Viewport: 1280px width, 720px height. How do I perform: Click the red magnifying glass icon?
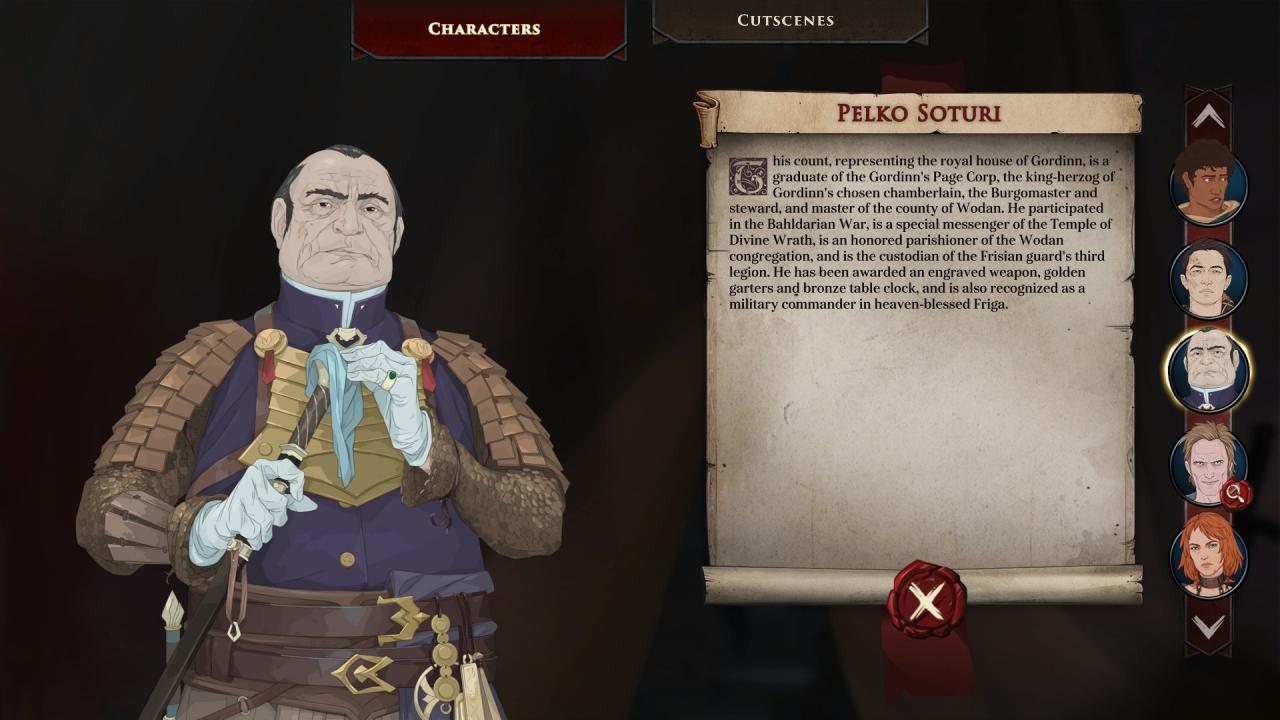[x=1237, y=493]
